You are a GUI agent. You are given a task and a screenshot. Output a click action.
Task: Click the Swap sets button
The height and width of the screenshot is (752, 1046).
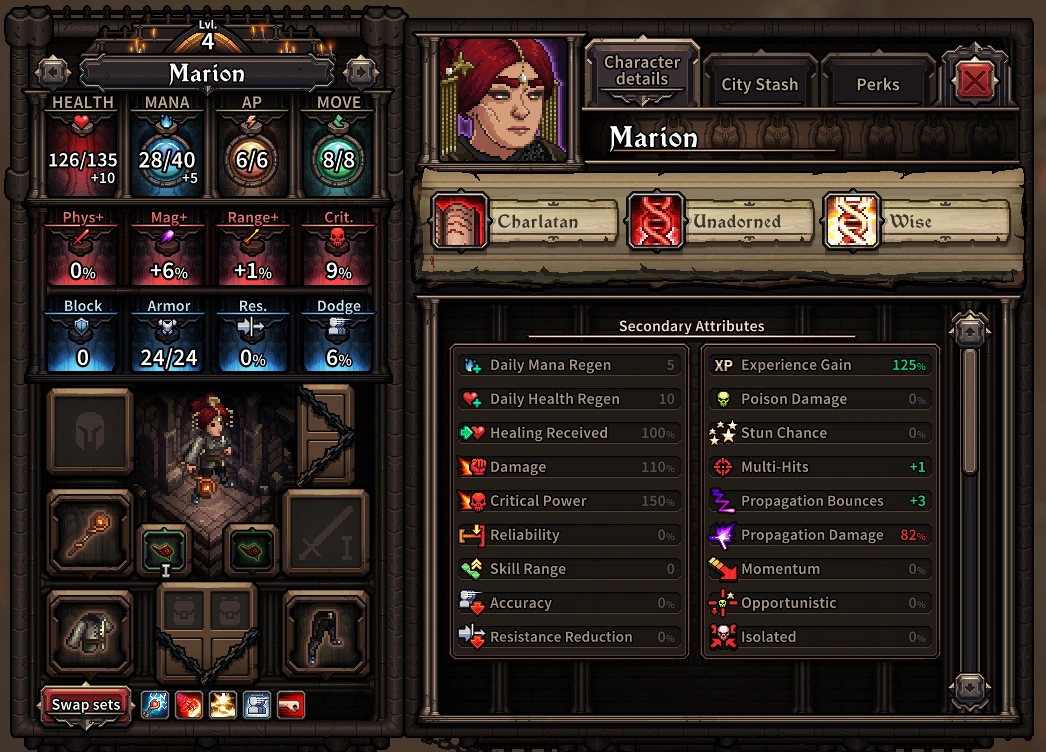pos(86,704)
